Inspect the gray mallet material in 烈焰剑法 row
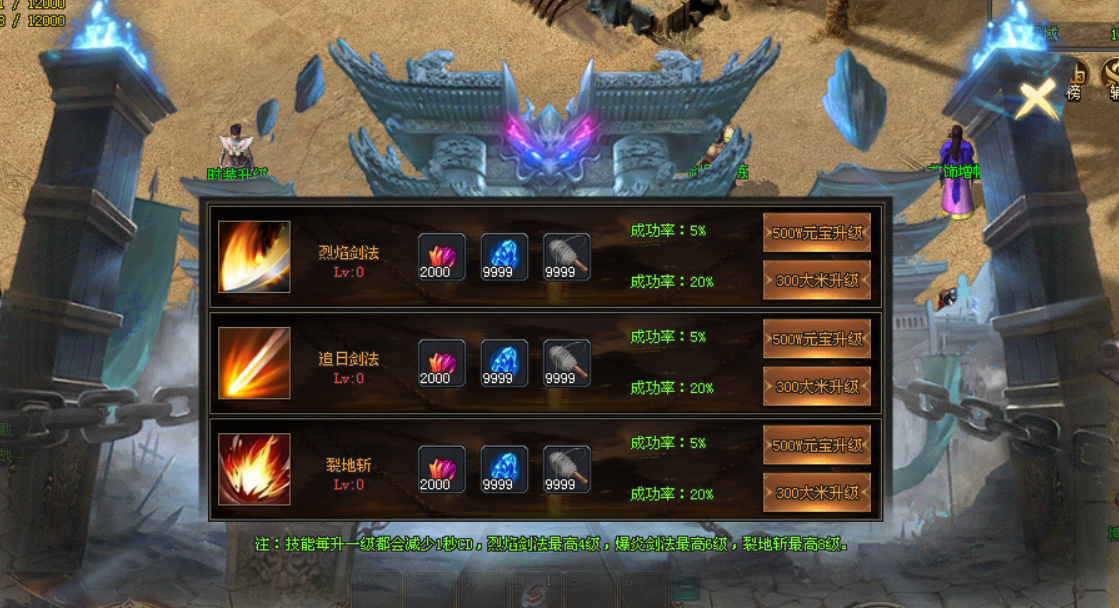The height and width of the screenshot is (608, 1119). click(566, 257)
